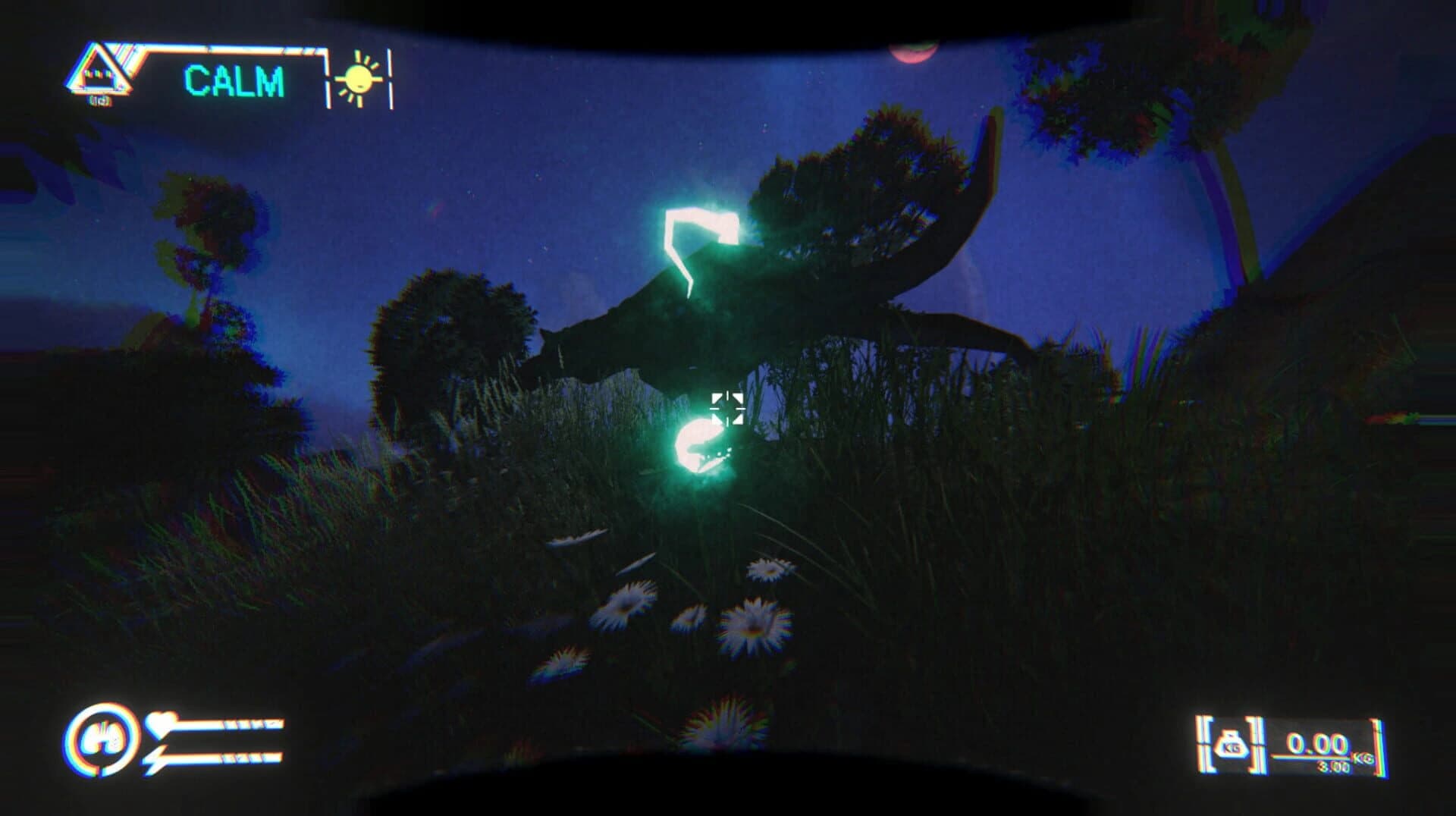
Task: Toggle the CALM status indicator
Action: click(234, 80)
